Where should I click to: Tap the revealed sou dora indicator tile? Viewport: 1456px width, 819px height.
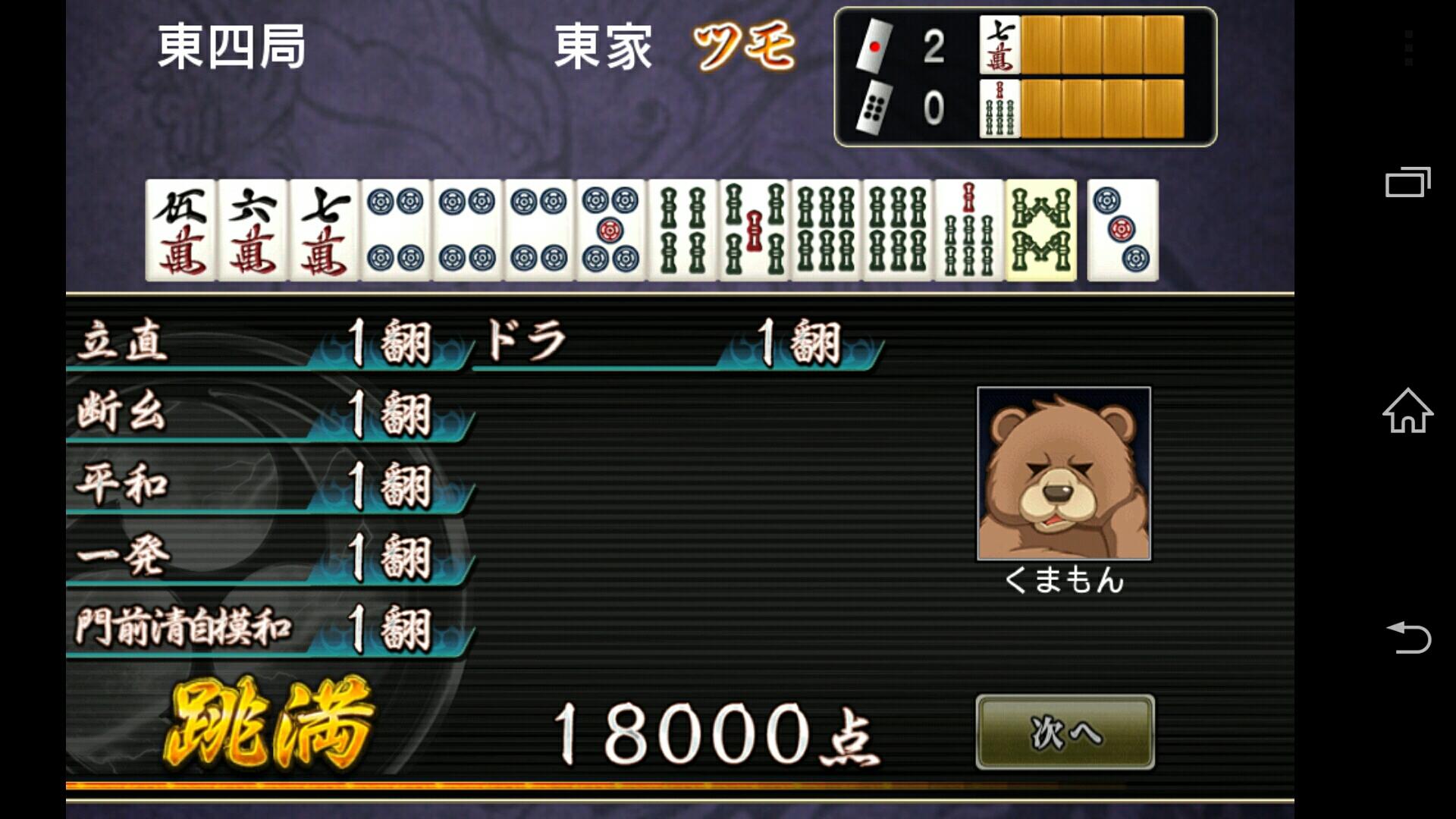(x=1001, y=106)
